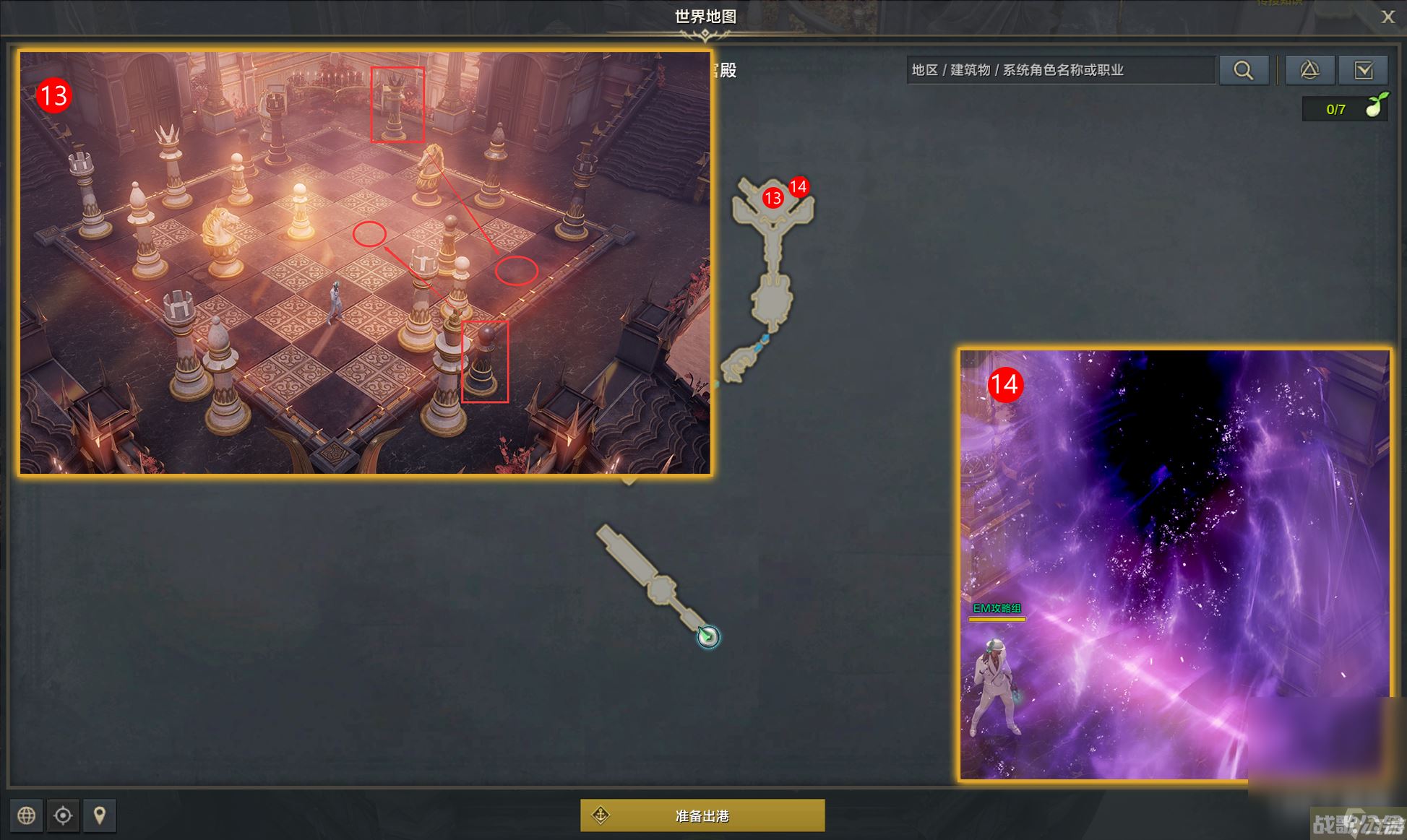The image size is (1407, 840).
Task: Select the red 13 map marker
Action: pos(773,198)
